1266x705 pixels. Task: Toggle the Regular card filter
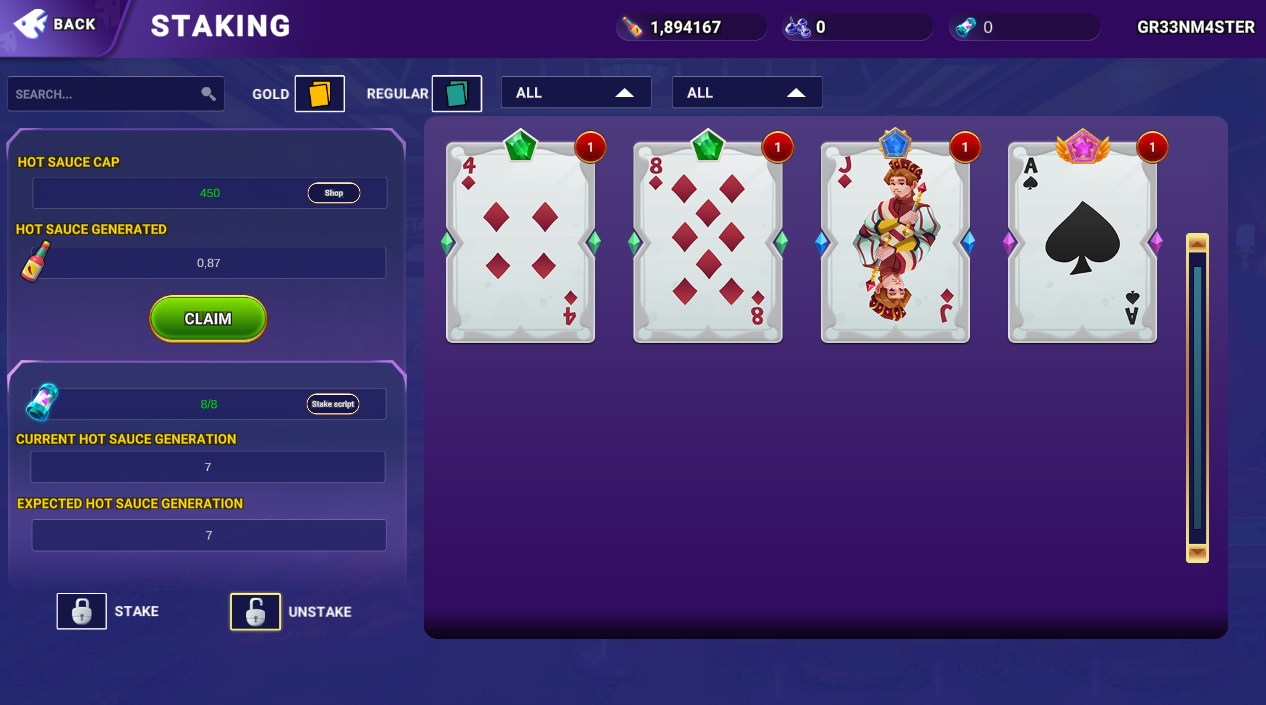coord(456,94)
